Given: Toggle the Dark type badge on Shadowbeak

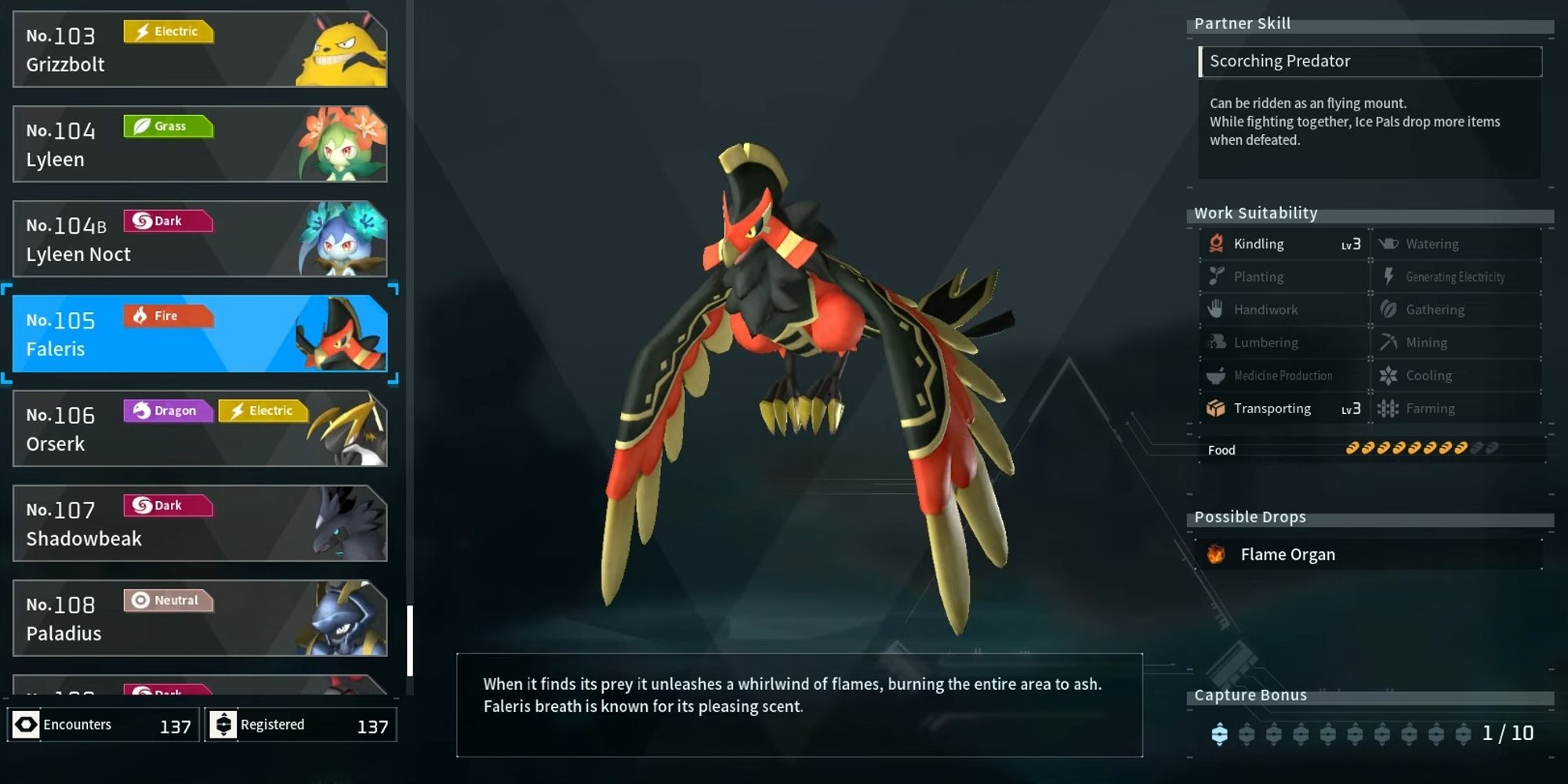Looking at the screenshot, I should 167,505.
